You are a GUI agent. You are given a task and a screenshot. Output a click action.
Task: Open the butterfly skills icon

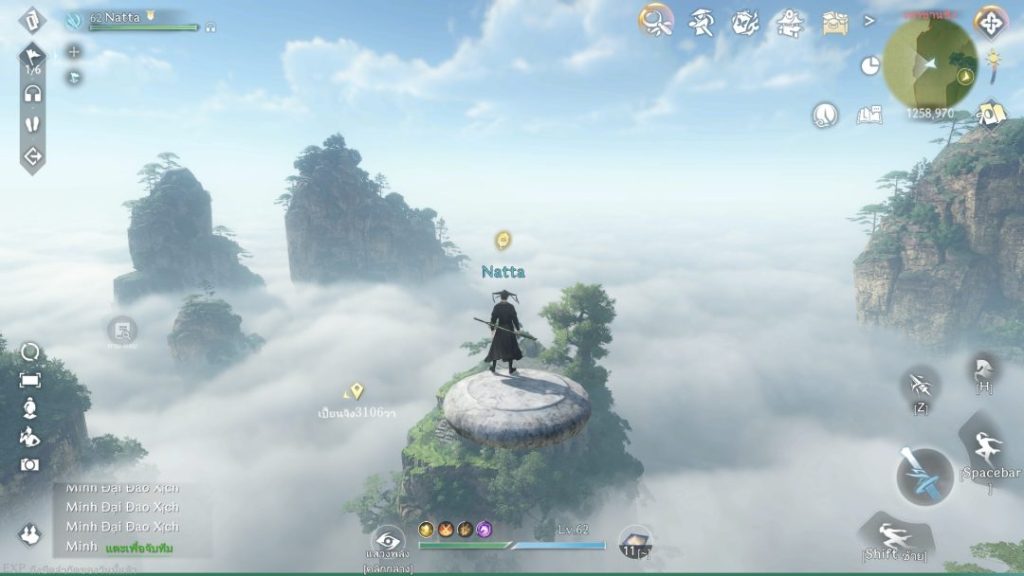point(745,21)
